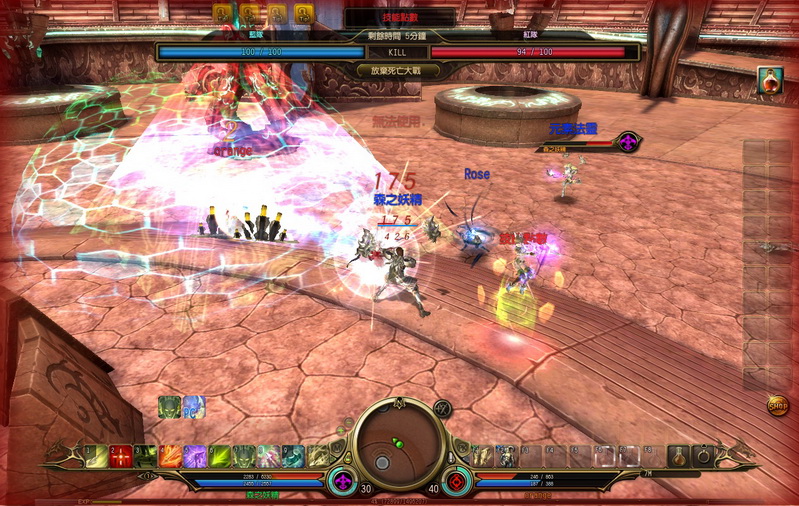Use the brown potion flask slot

click(679, 456)
